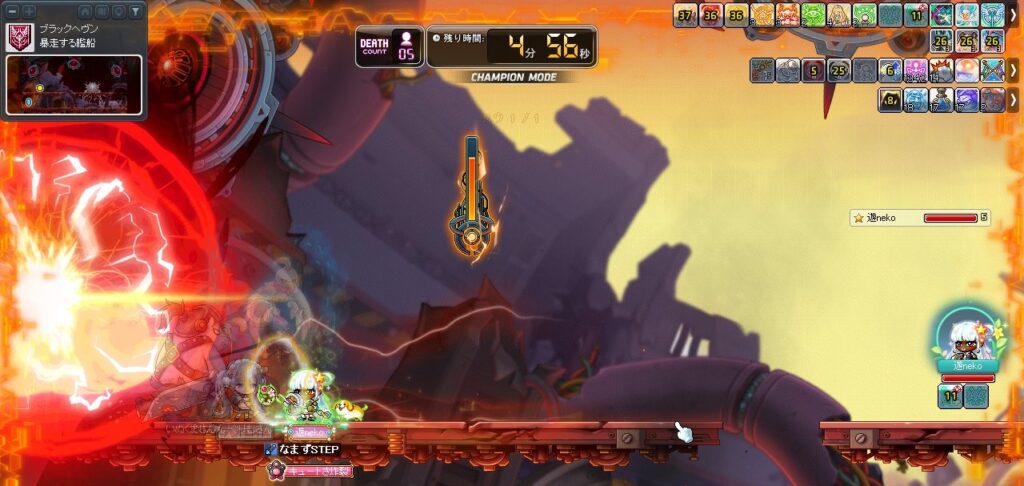This screenshot has height=486, width=1024.
Task: Click the buff icon showing 37
Action: (685, 15)
